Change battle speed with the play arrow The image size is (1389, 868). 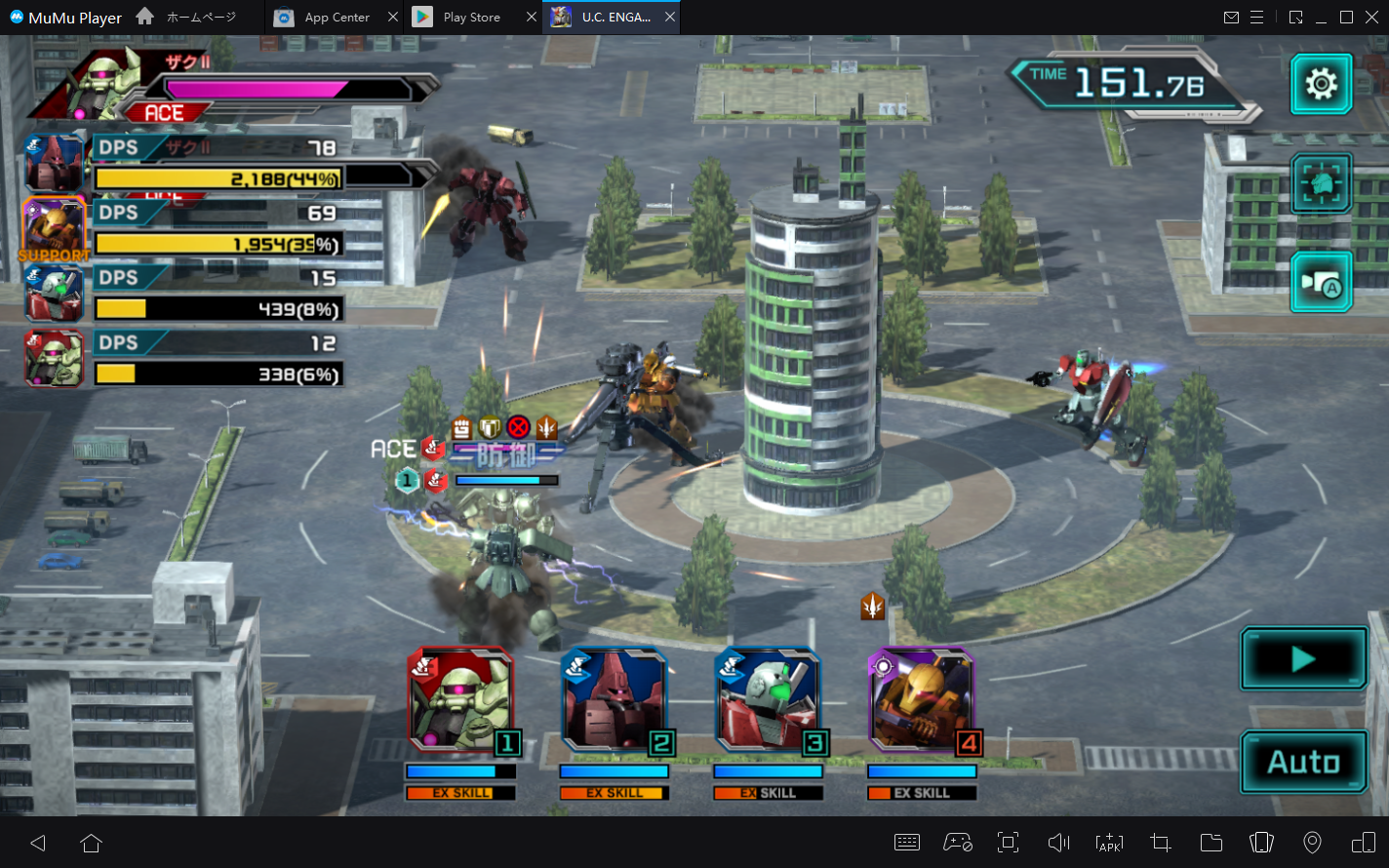(1303, 659)
